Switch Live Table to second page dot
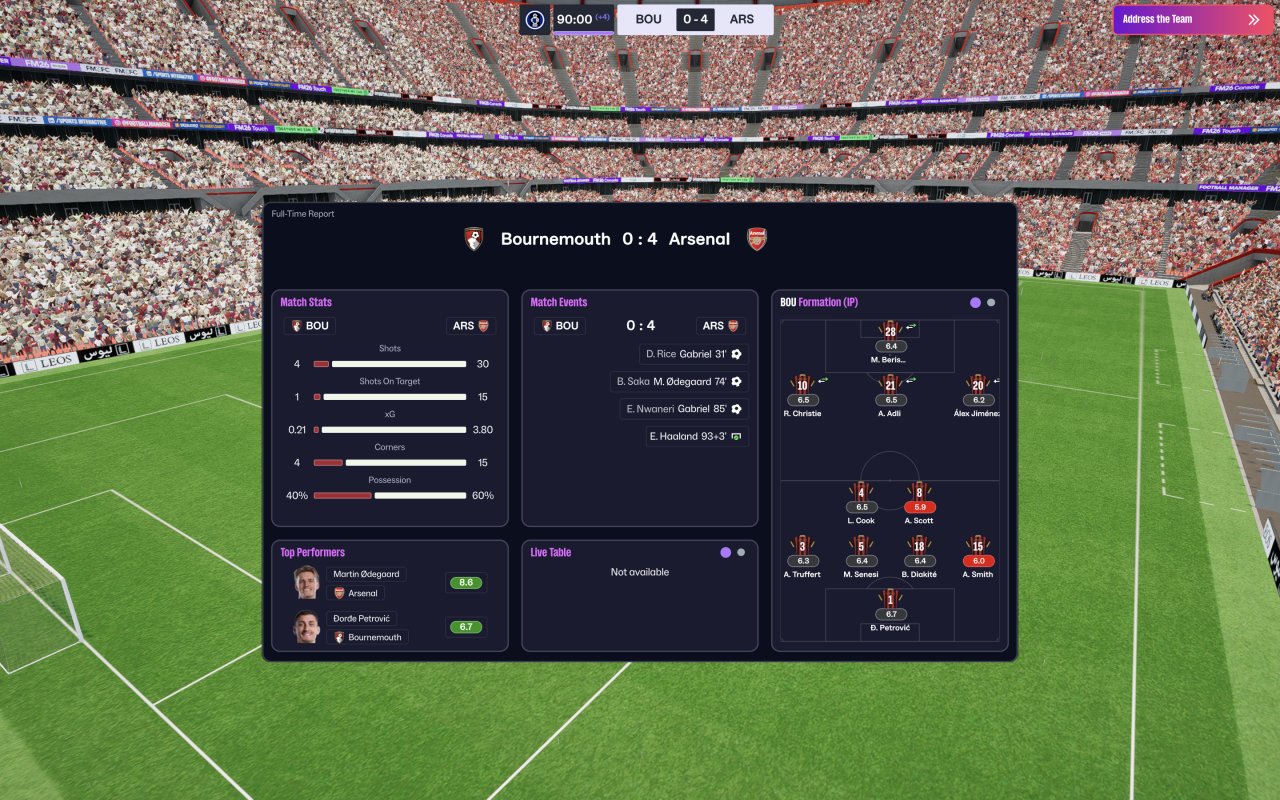The height and width of the screenshot is (800, 1280). [x=741, y=552]
